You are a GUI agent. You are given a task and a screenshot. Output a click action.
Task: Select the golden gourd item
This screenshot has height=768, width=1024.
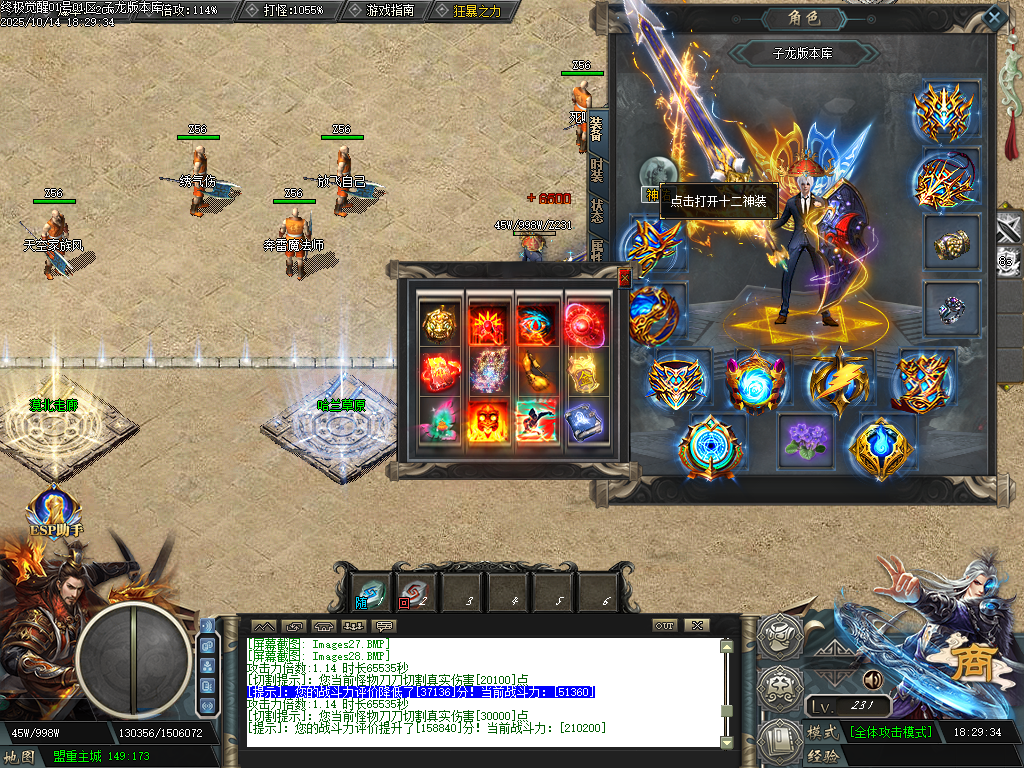(538, 372)
